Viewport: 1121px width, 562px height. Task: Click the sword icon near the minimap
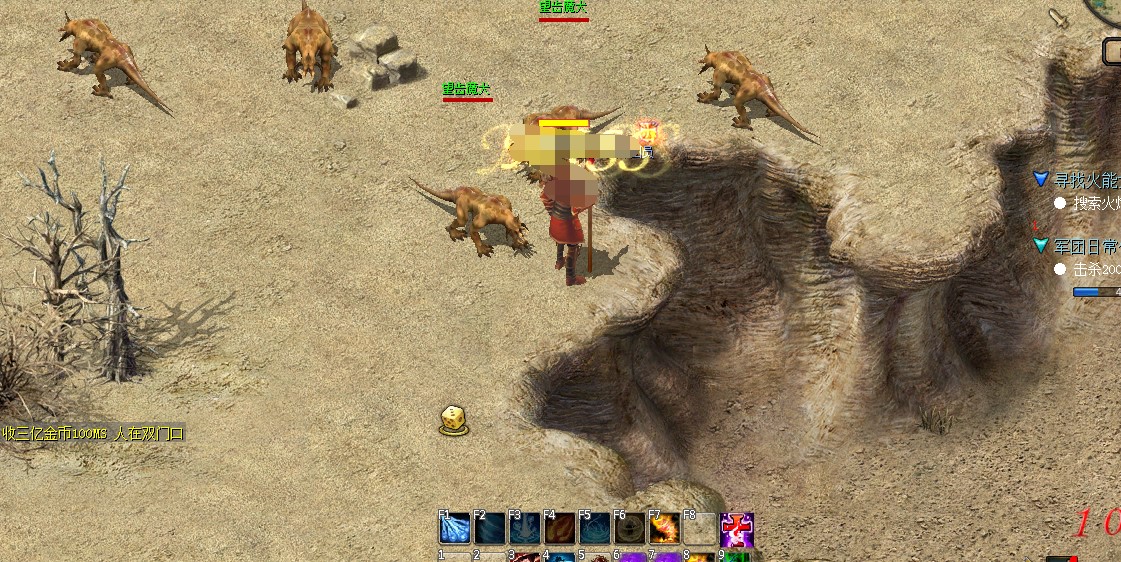(x=1059, y=18)
